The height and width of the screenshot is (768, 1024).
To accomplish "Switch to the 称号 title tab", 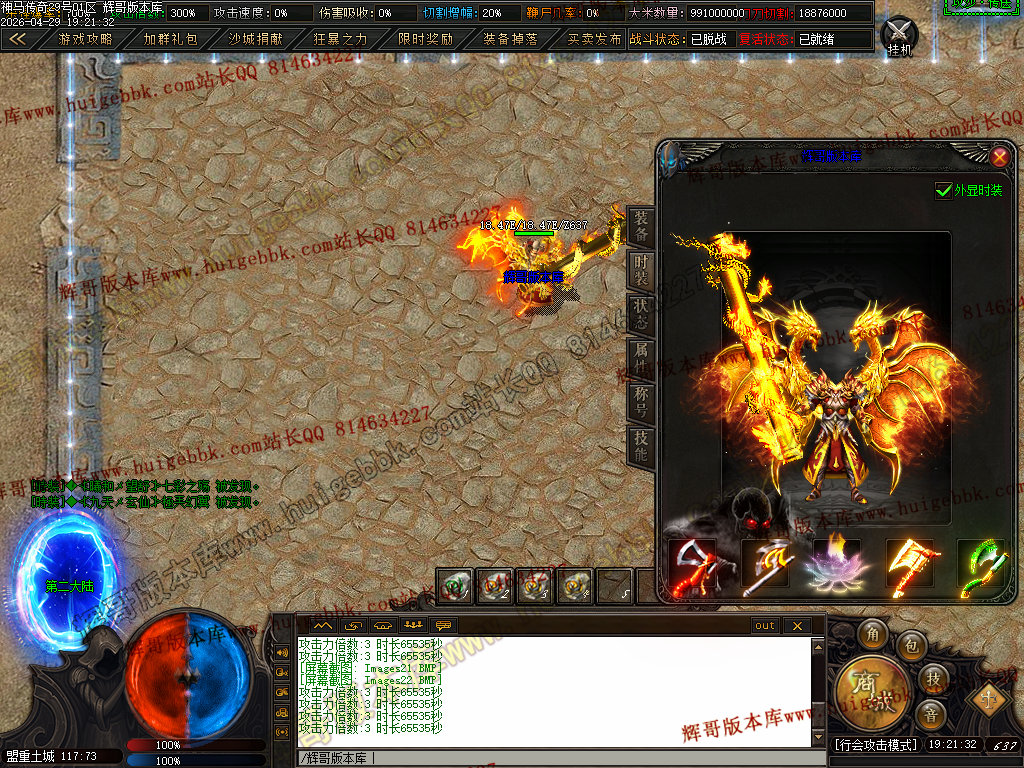I will 641,401.
